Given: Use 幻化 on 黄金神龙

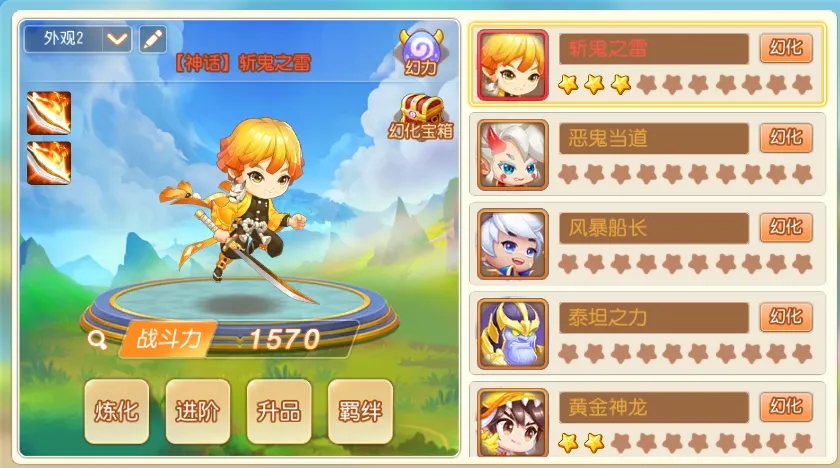Looking at the screenshot, I should pos(785,406).
